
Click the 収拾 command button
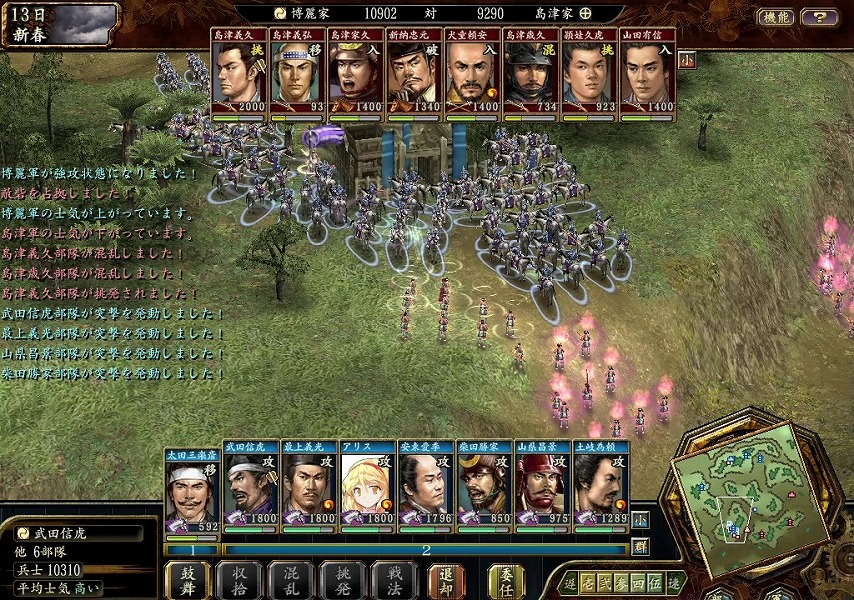click(x=240, y=580)
